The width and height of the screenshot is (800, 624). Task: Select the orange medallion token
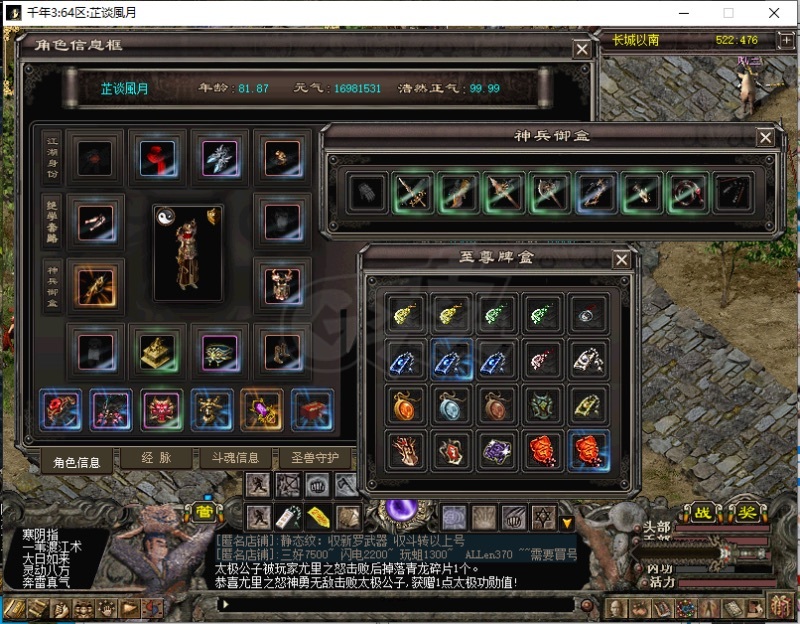[403, 403]
